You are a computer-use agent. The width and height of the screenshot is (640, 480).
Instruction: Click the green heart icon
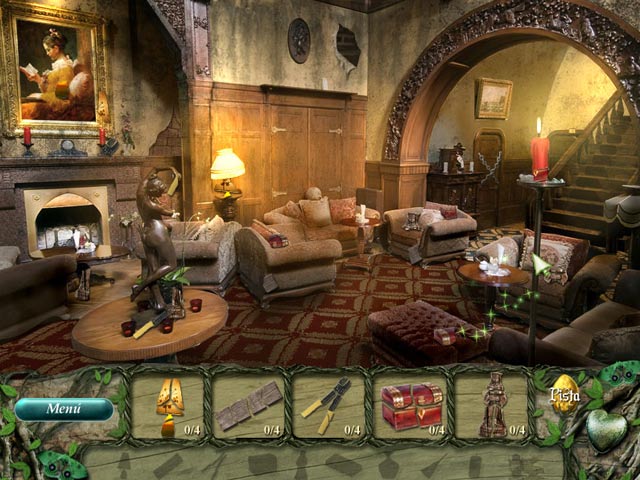[x=606, y=430]
